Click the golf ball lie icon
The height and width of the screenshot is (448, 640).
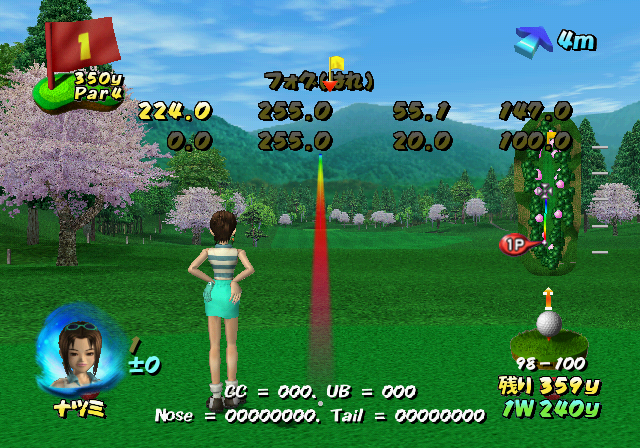(548, 324)
